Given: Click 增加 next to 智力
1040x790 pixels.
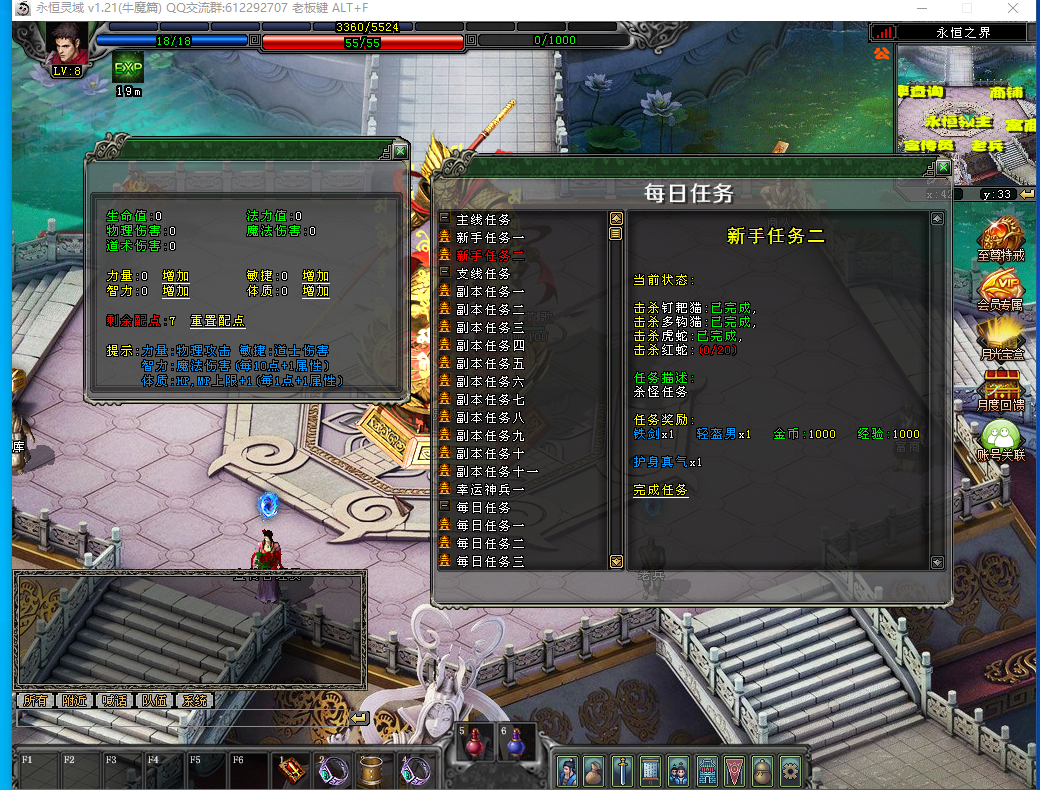Looking at the screenshot, I should tap(176, 291).
